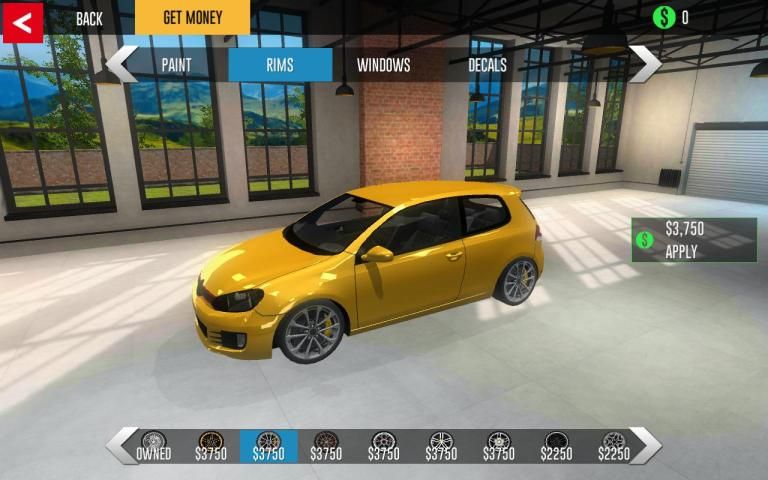Show previous customization categories with the left arrow
The width and height of the screenshot is (768, 480).
click(121, 63)
